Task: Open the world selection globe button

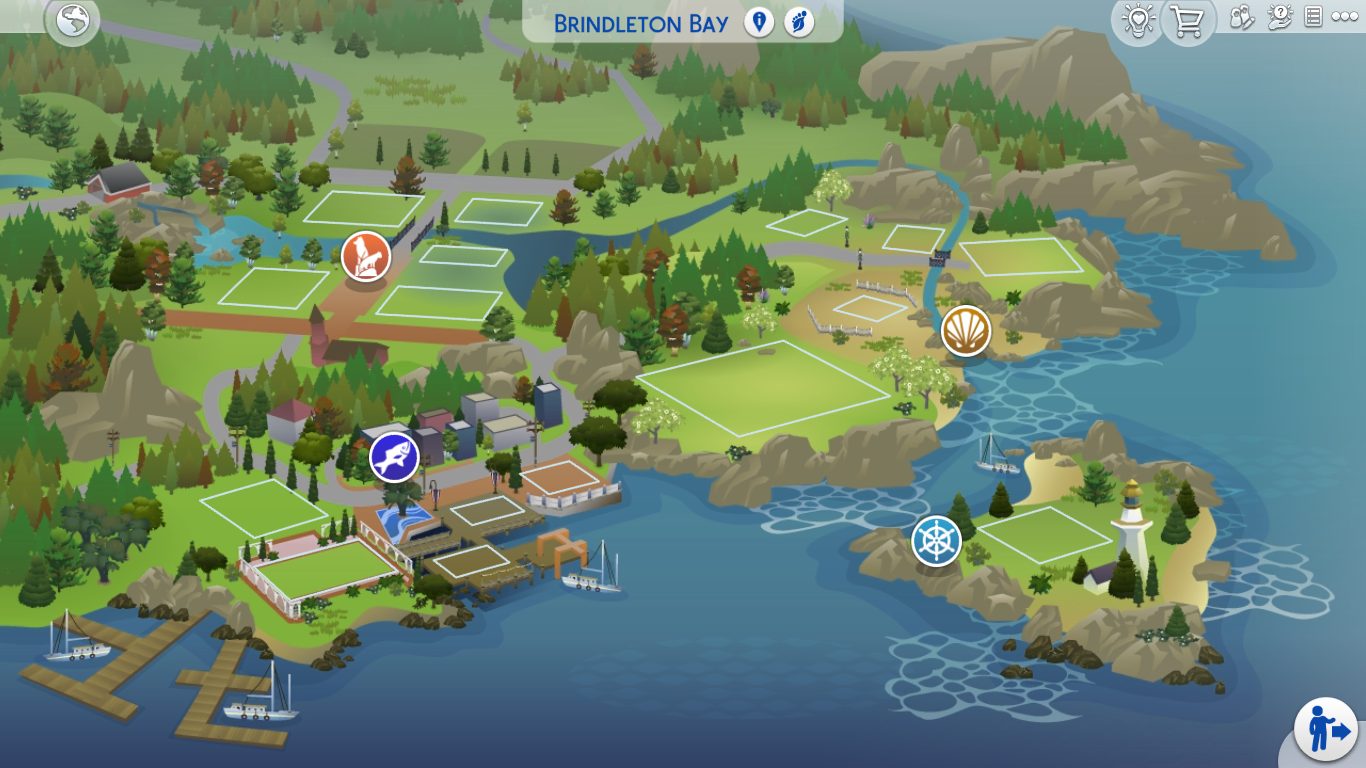Action: coord(73,20)
